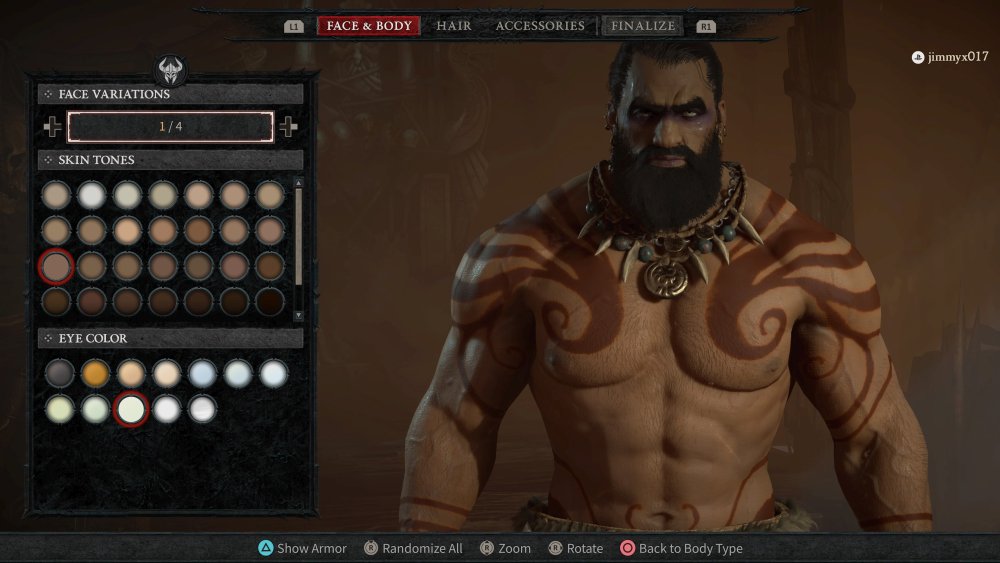
Task: Click the red-ringed selected skin tone swatch
Action: (x=56, y=266)
